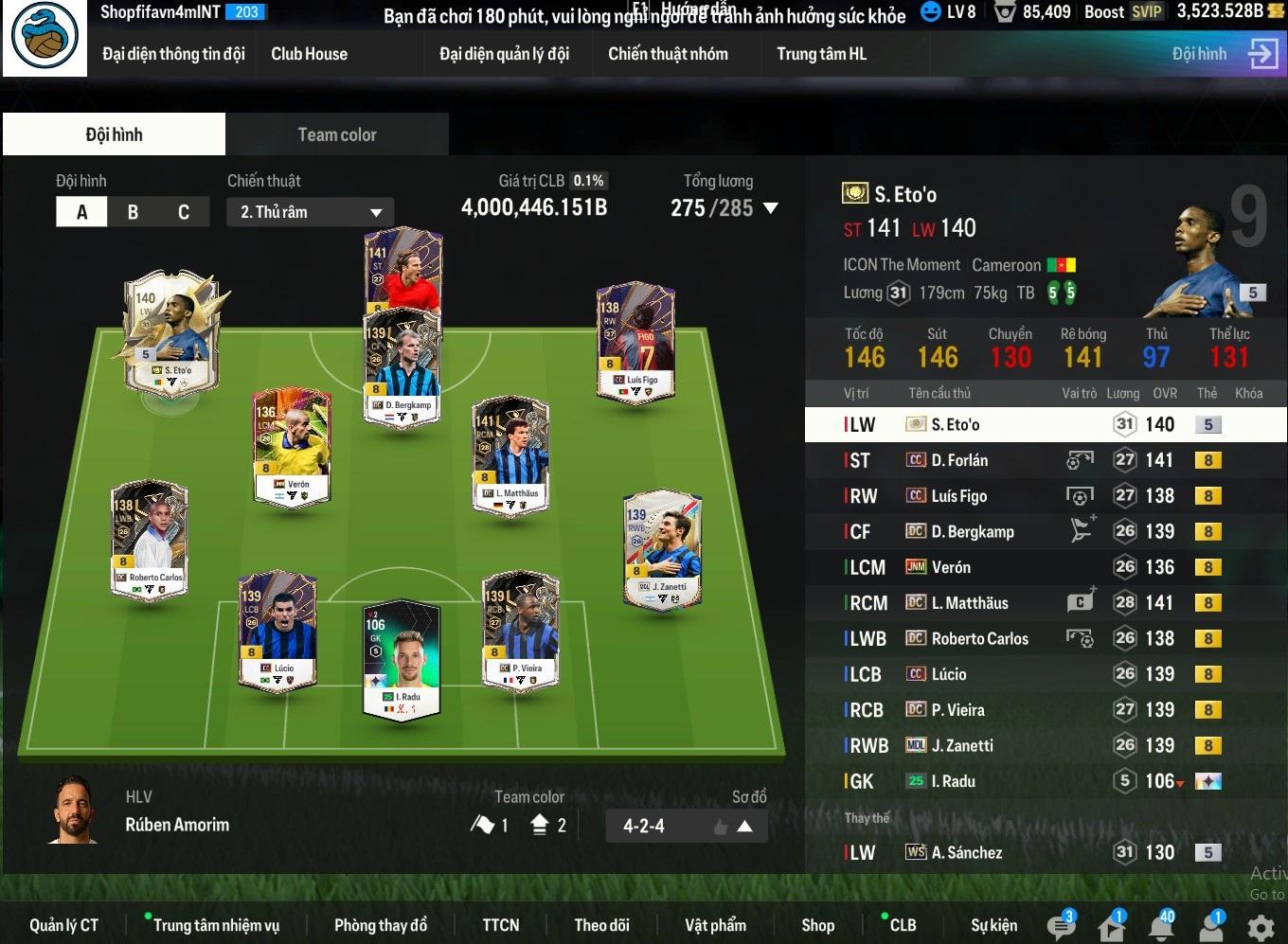Open Phòng thay đồ locker room
The height and width of the screenshot is (944, 1288).
[380, 925]
